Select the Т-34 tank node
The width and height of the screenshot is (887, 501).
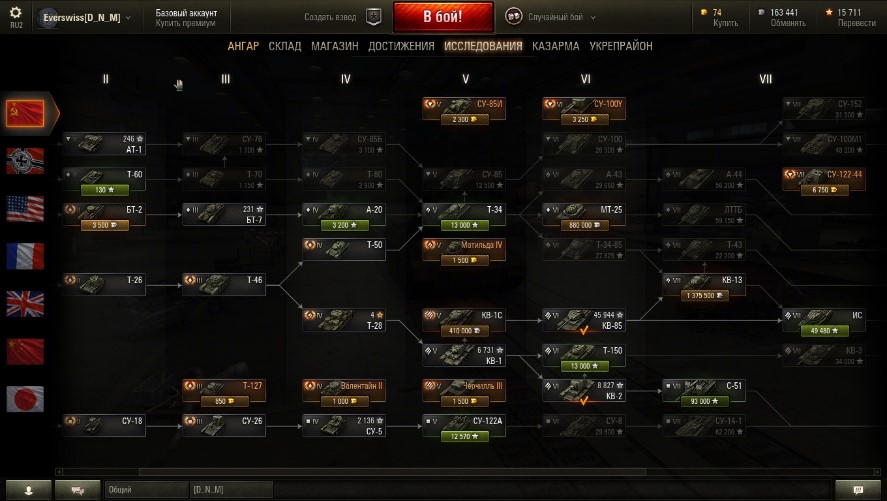click(x=466, y=215)
